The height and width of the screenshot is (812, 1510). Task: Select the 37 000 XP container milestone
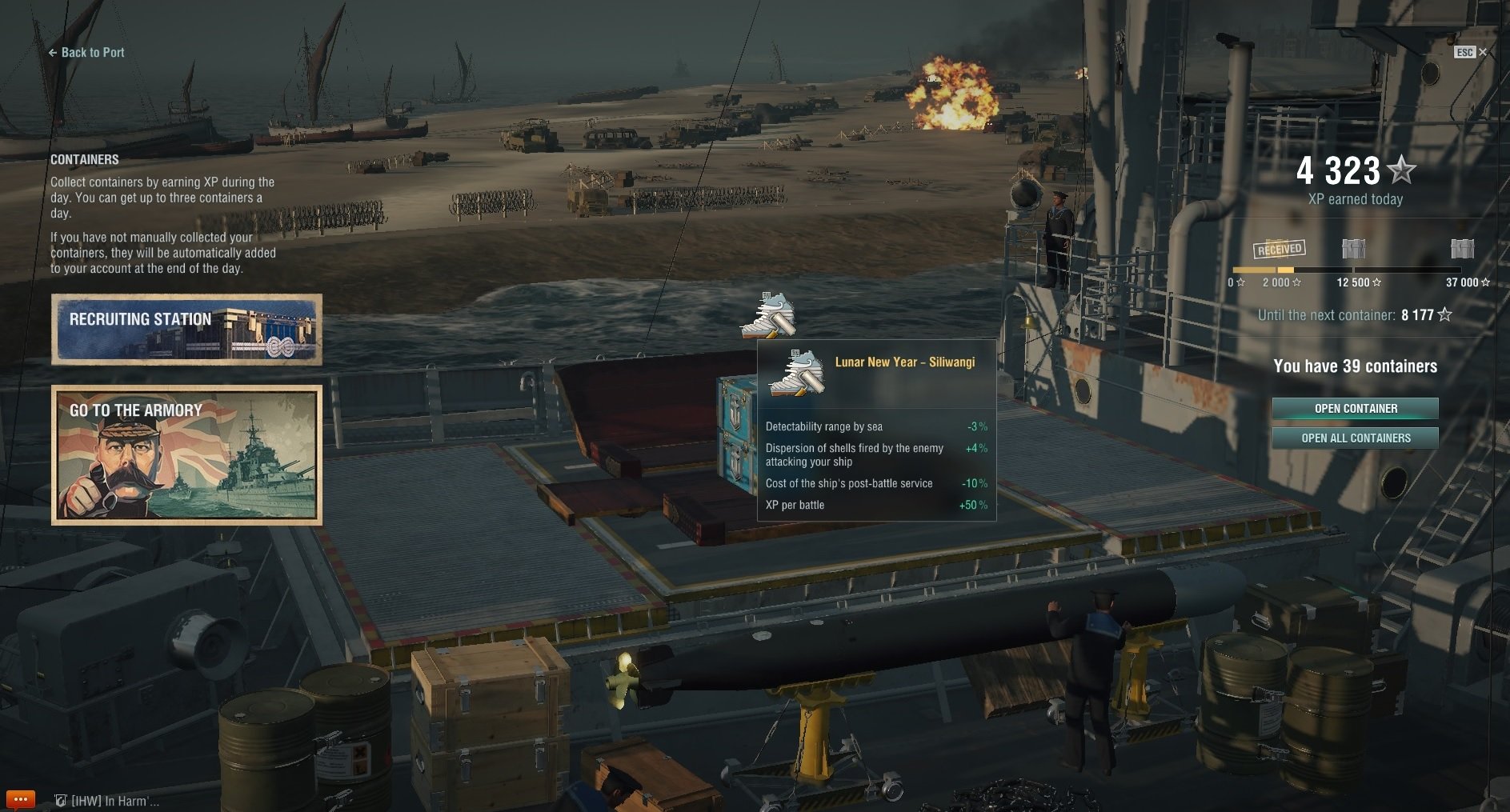1462,250
